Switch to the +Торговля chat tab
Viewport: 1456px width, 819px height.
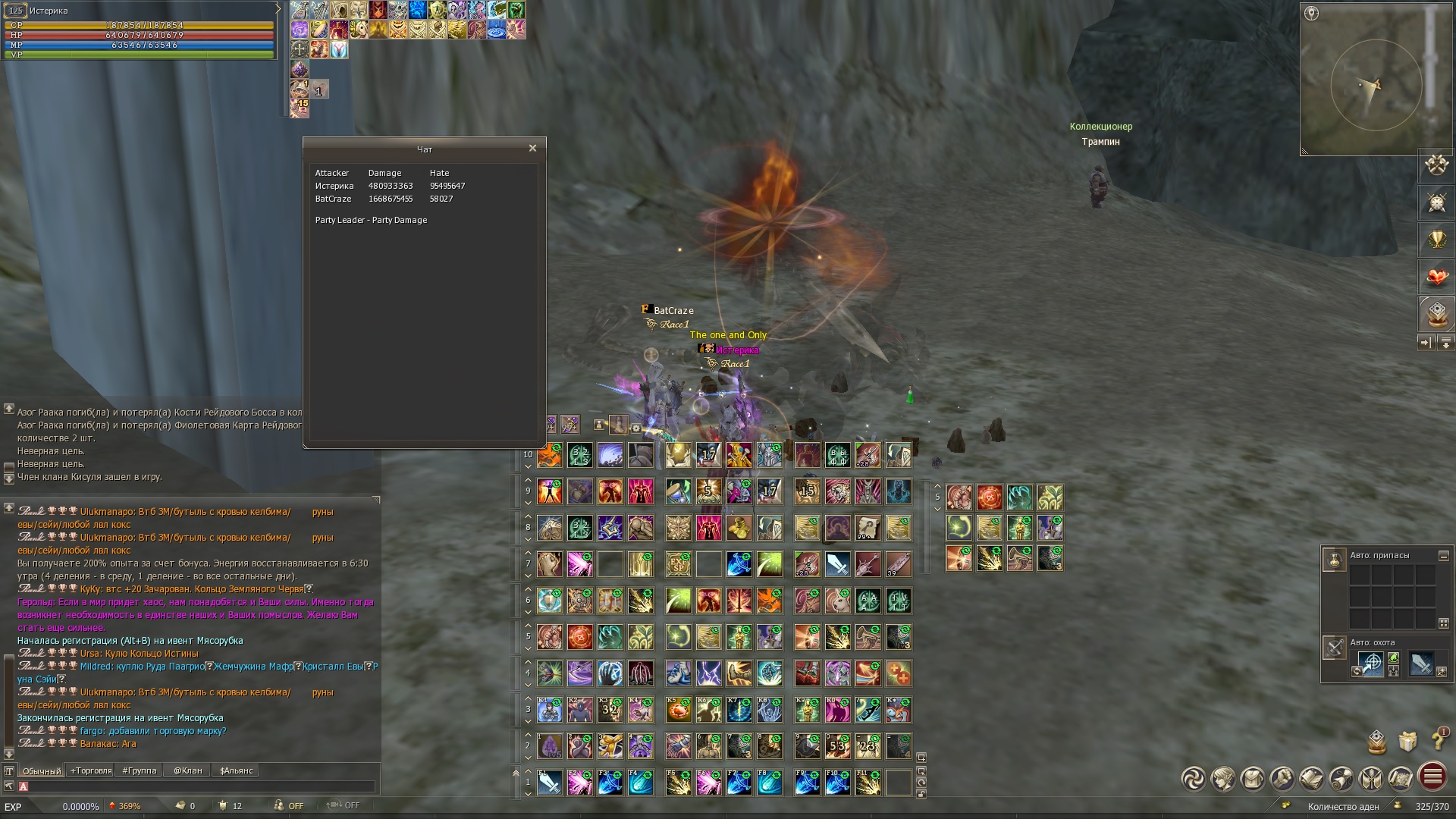(x=91, y=770)
